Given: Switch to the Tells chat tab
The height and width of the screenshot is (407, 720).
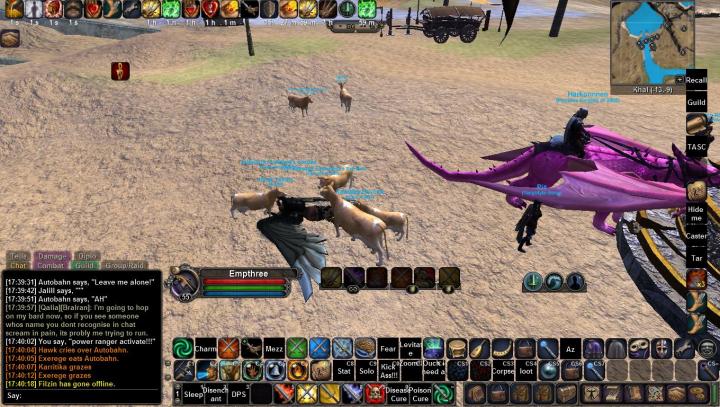Looking at the screenshot, I should tap(19, 257).
